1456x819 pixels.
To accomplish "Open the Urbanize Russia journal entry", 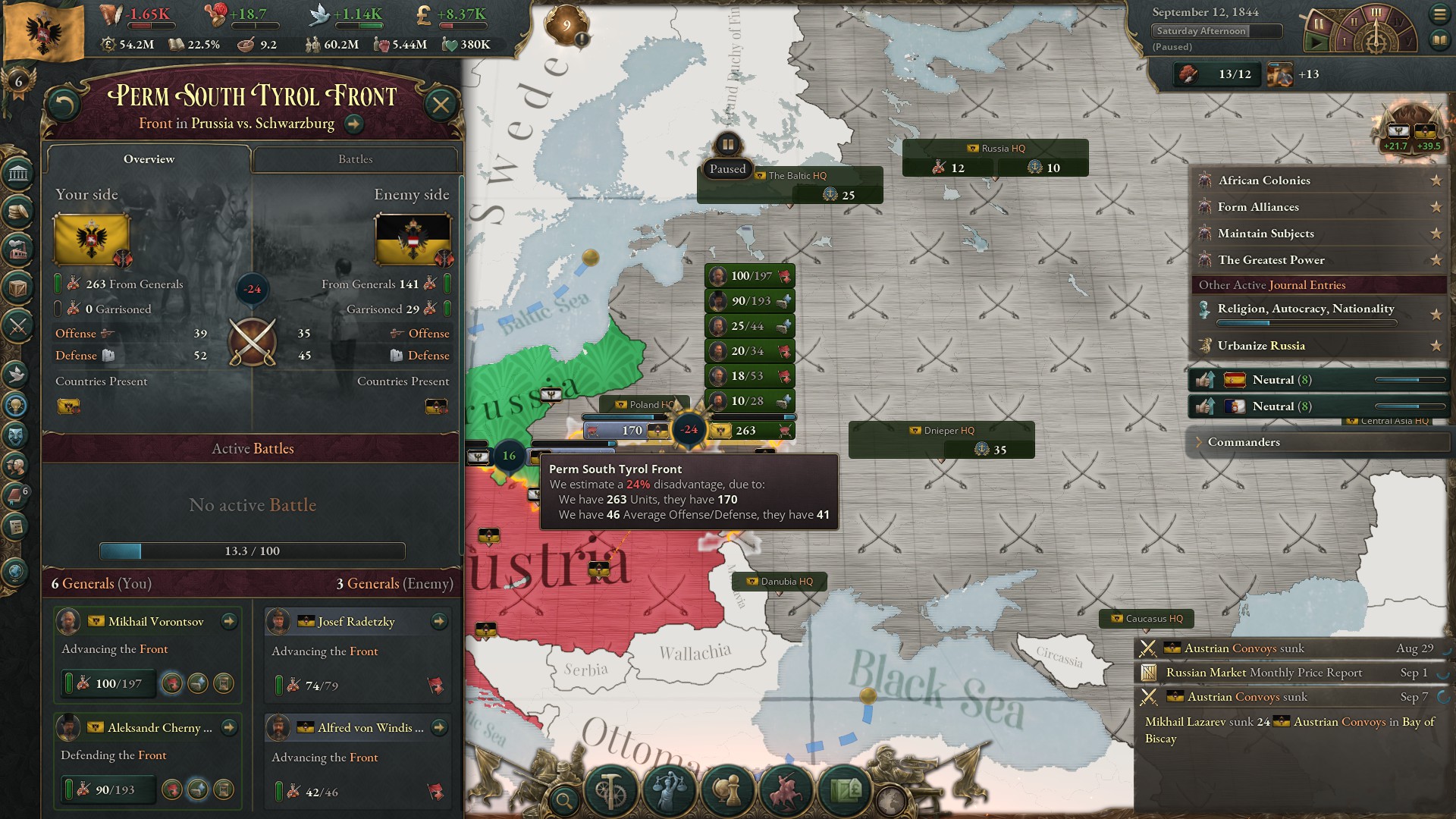I will click(x=1261, y=345).
